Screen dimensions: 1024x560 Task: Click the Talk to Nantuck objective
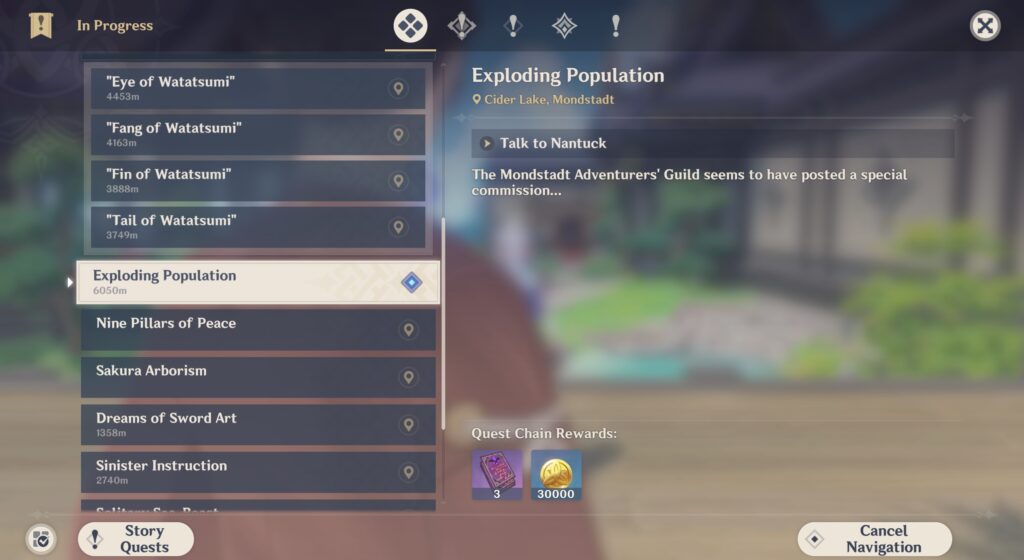(712, 143)
